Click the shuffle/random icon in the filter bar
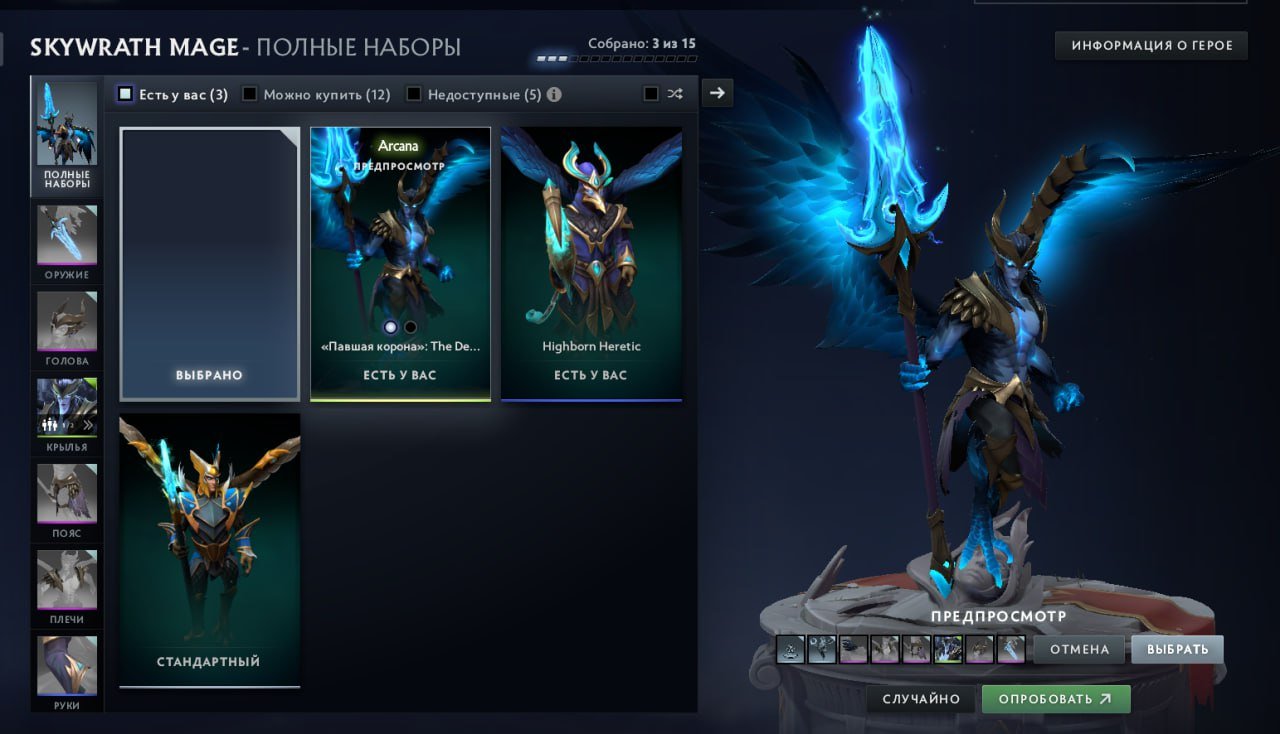The image size is (1280, 734). (x=675, y=93)
